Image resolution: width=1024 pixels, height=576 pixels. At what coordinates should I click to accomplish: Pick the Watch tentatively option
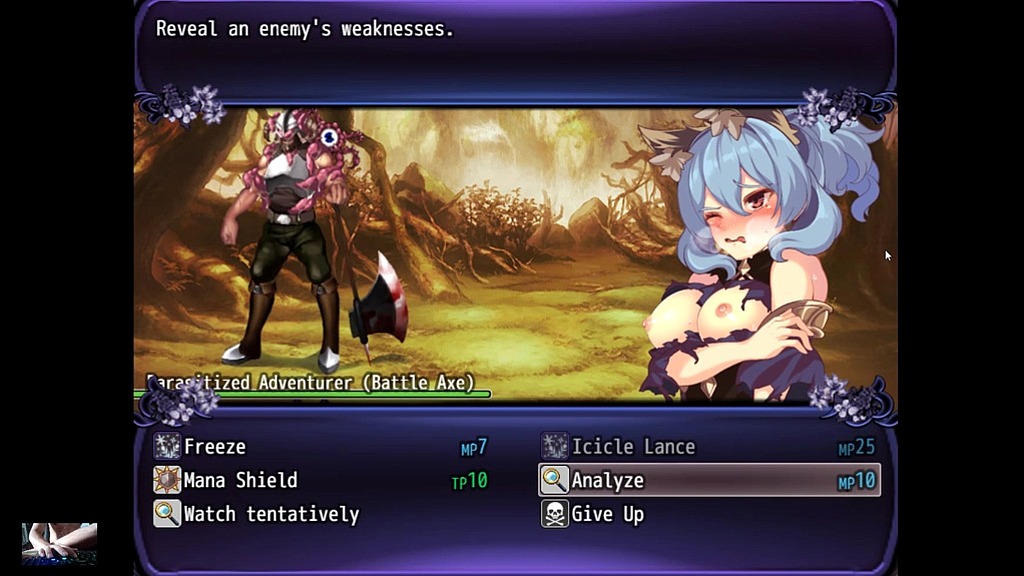tap(270, 515)
